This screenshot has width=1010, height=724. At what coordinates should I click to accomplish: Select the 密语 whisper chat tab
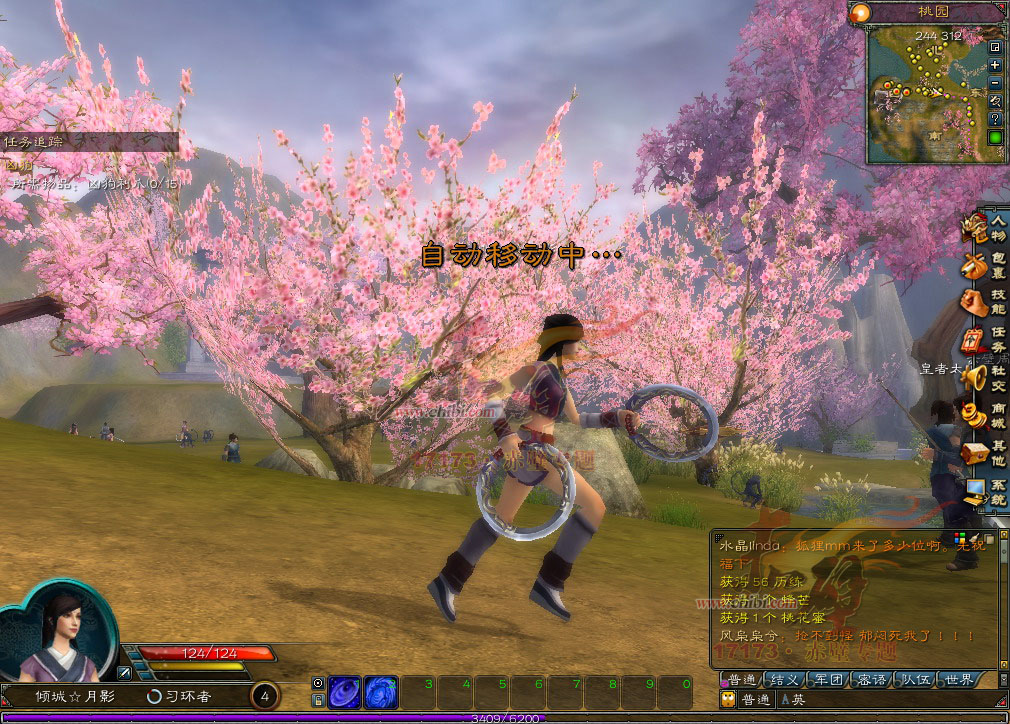872,680
